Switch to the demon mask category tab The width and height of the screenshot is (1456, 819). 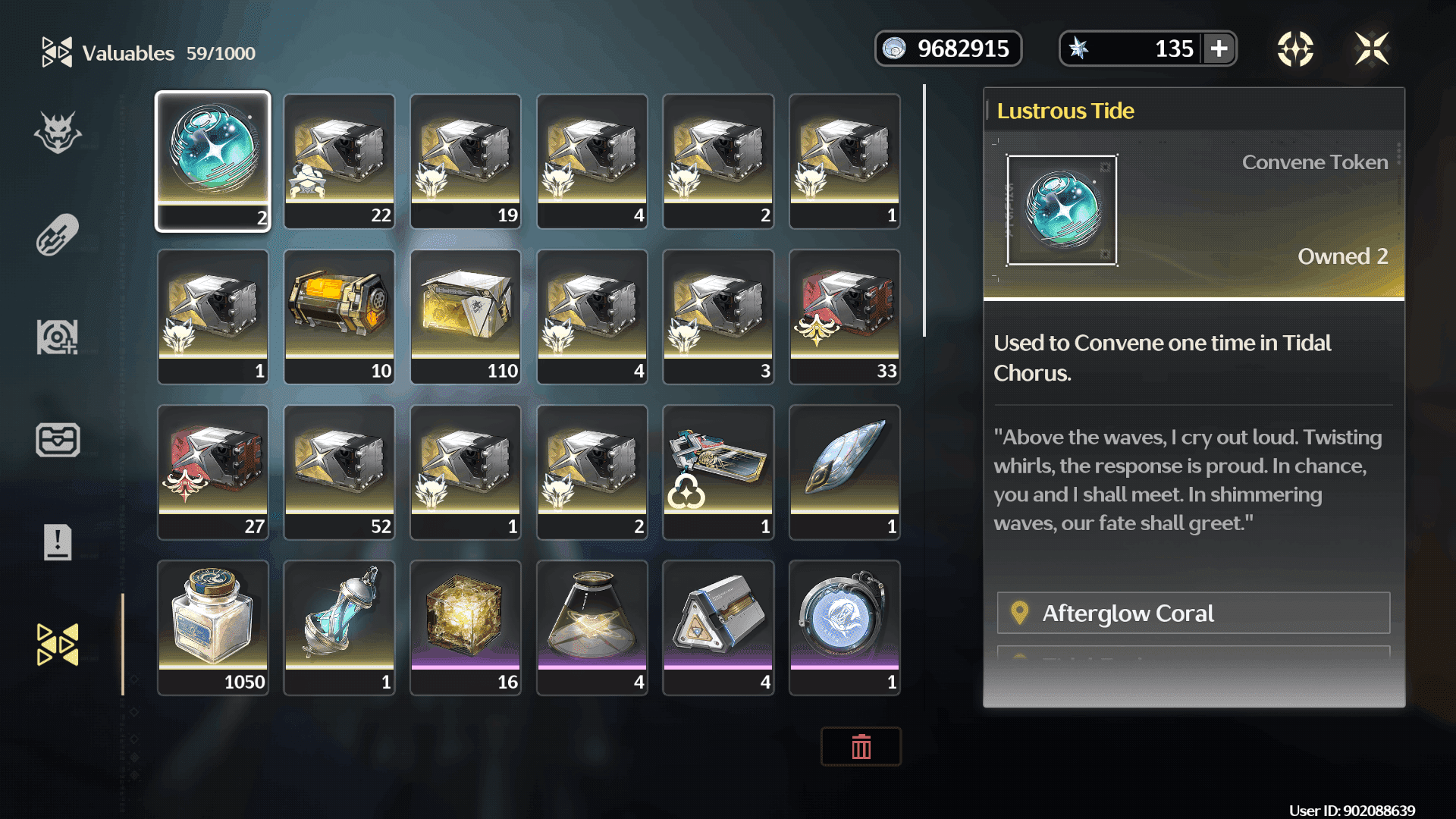58,133
